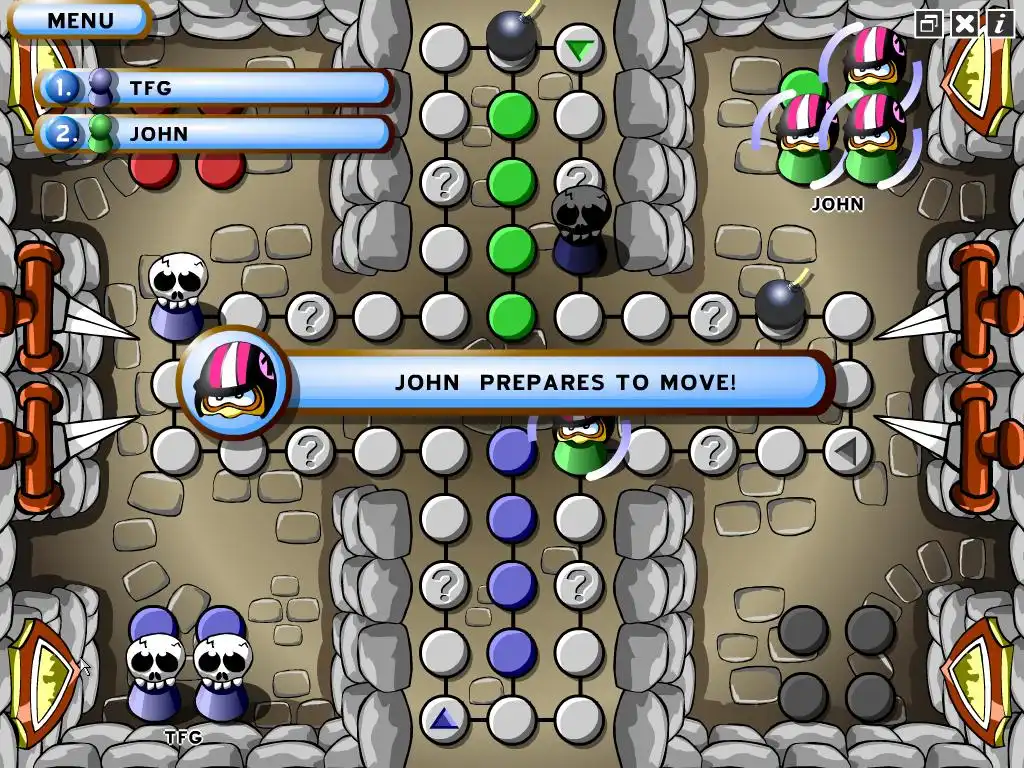Open the MENU button

click(81, 19)
